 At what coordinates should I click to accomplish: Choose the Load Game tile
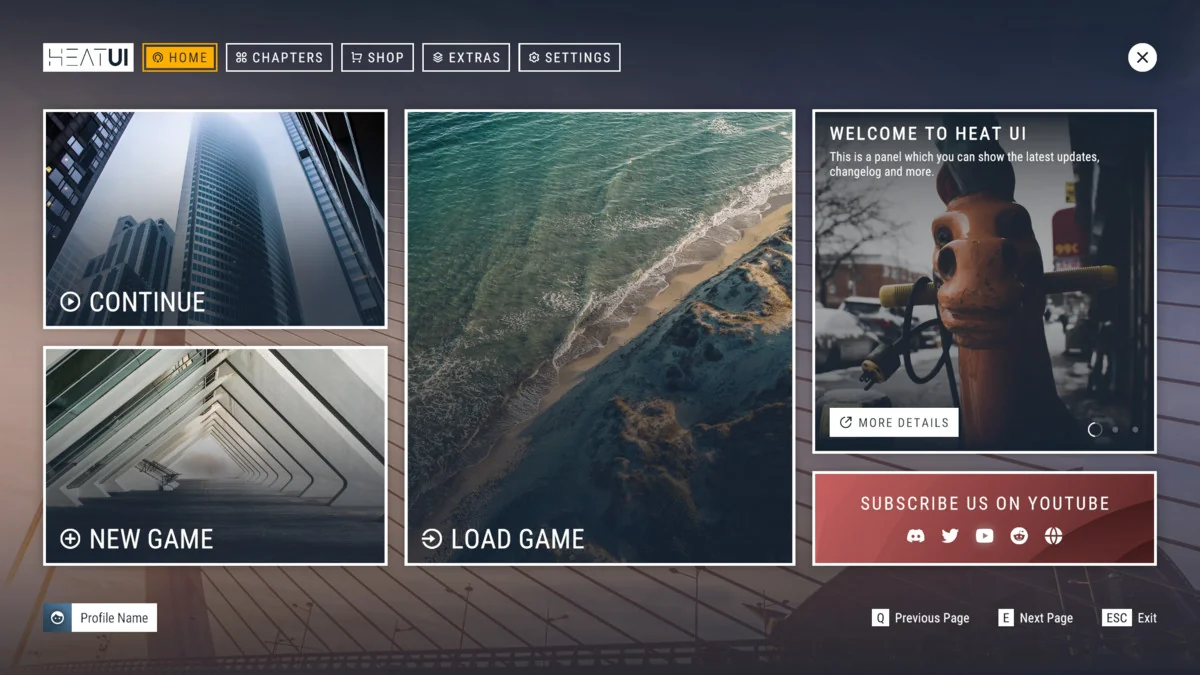[x=600, y=338]
